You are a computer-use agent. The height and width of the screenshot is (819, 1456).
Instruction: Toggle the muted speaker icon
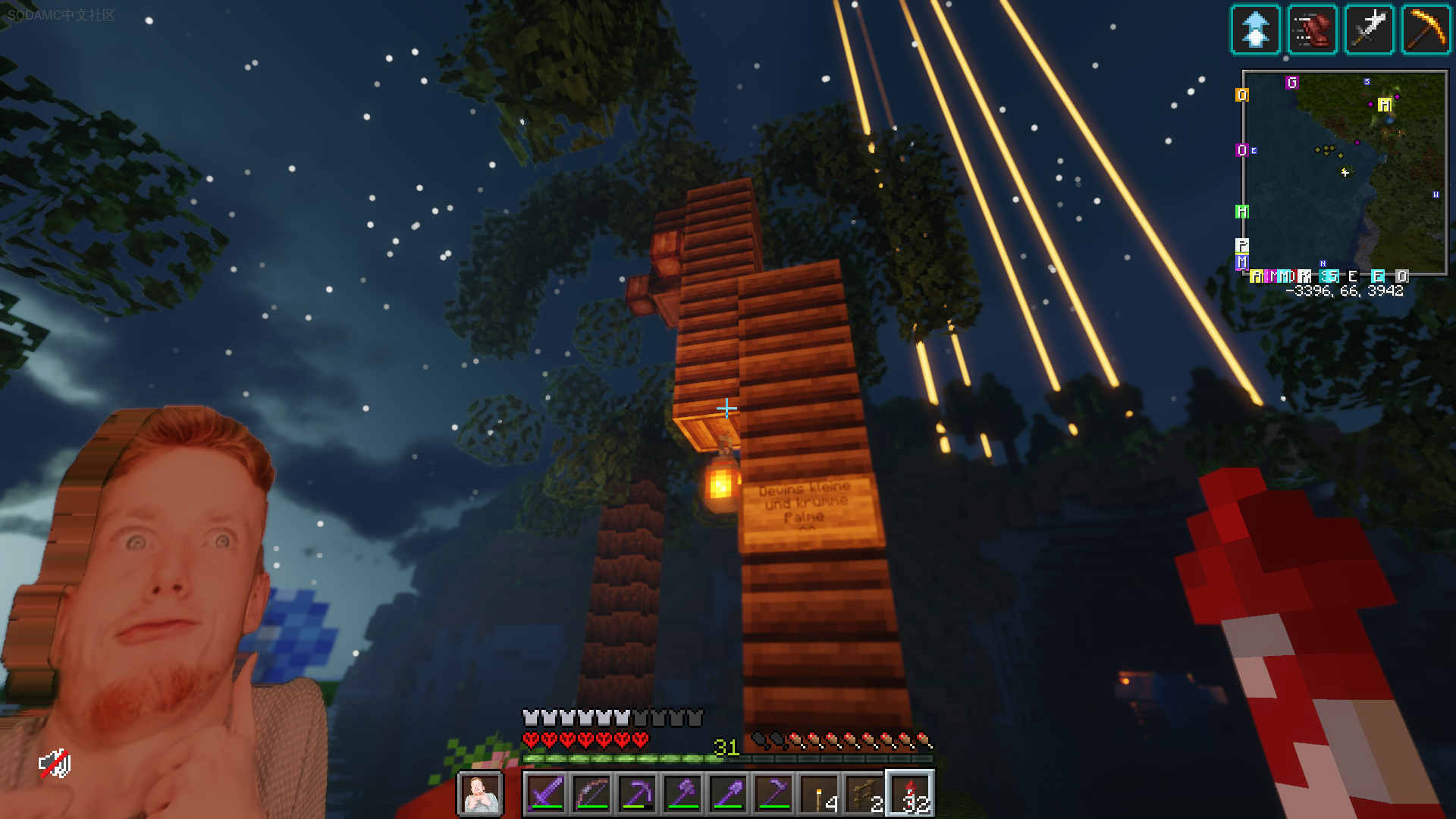pyautogui.click(x=55, y=764)
